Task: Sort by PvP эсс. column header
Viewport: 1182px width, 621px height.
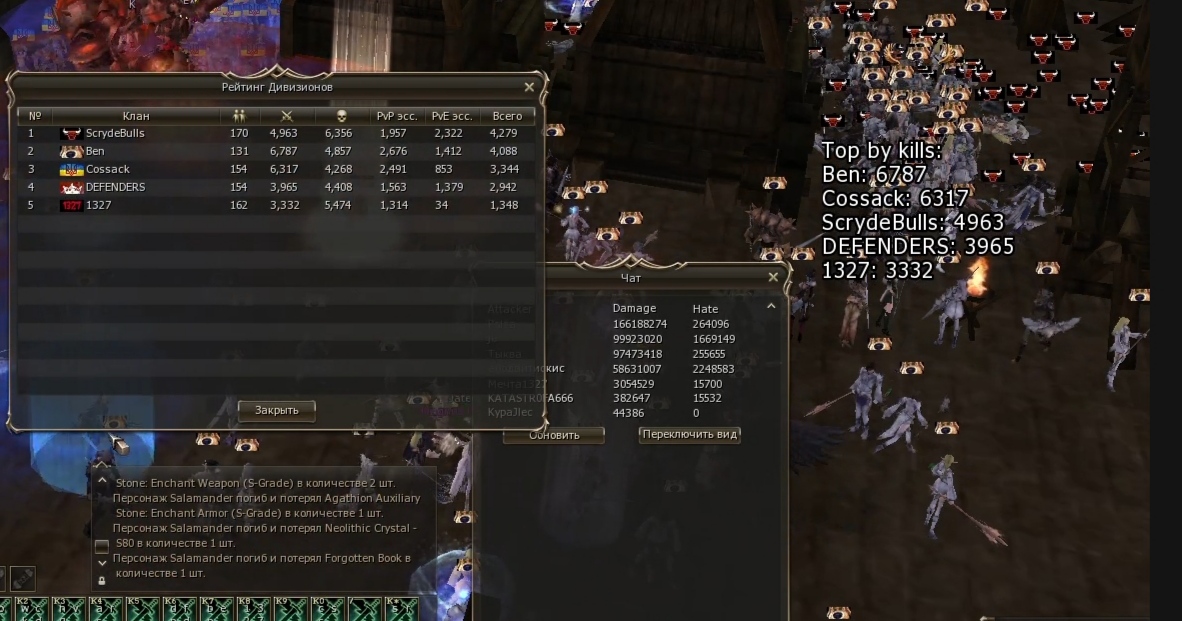Action: click(x=397, y=116)
